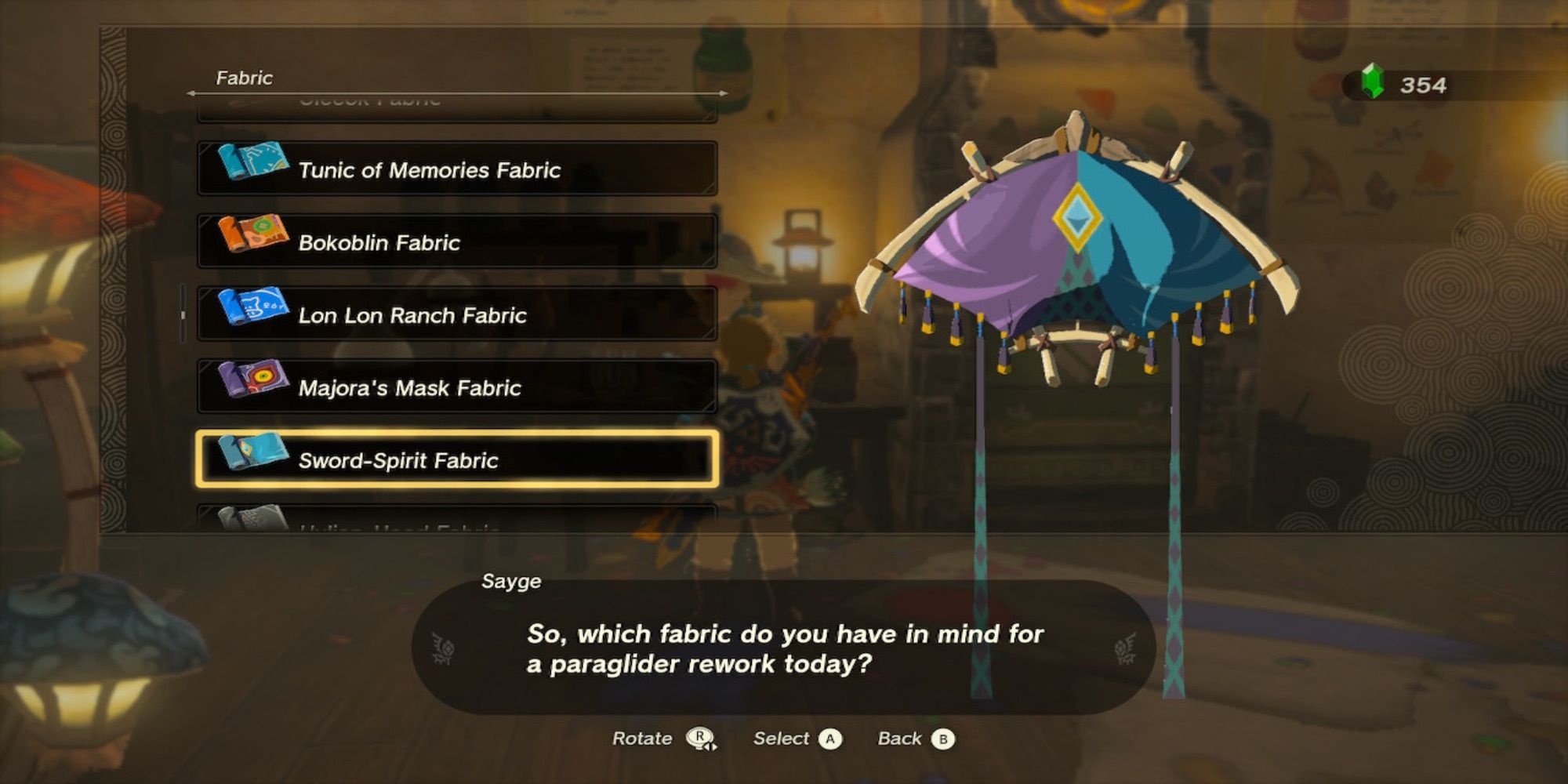Click the right arrow beside the Fabric header
Screen dimensions: 1568x784
coord(722,92)
